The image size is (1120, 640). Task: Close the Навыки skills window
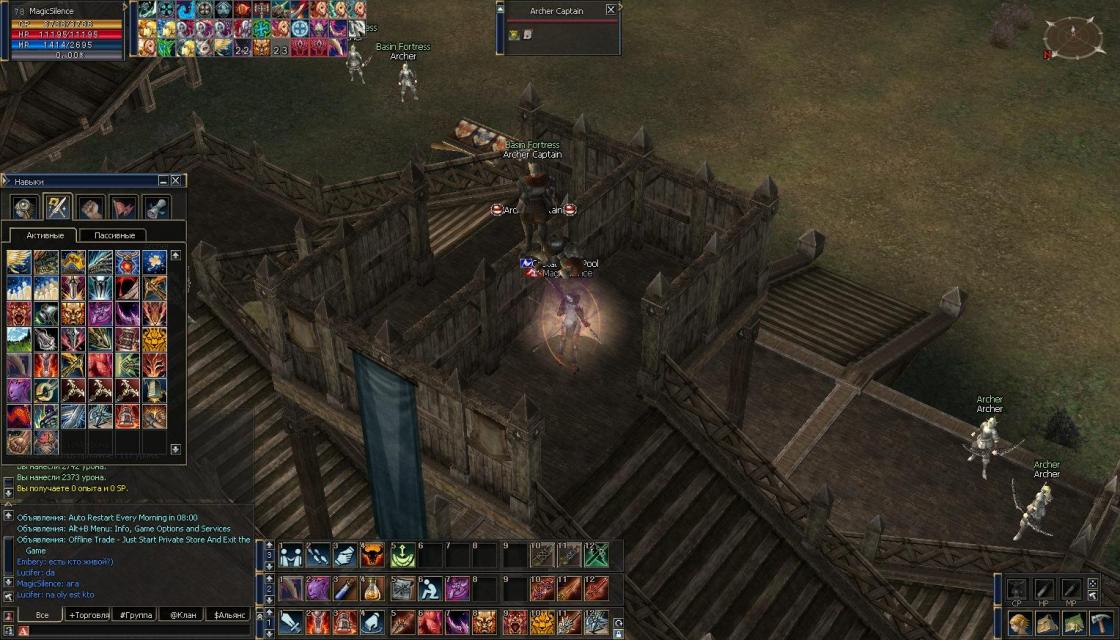click(176, 181)
